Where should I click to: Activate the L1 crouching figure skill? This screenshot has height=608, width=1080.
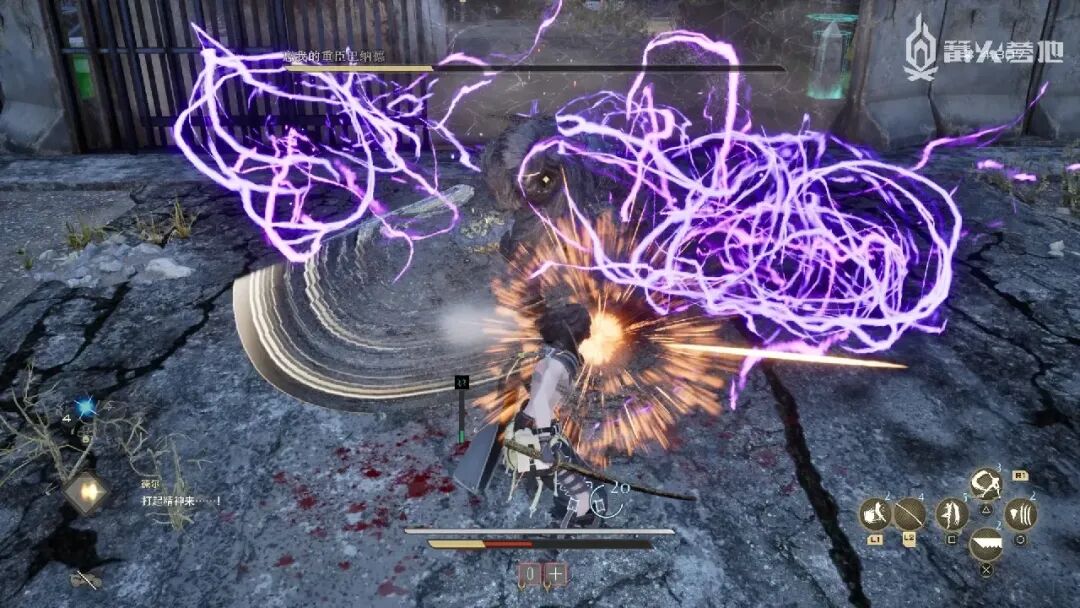click(x=875, y=515)
